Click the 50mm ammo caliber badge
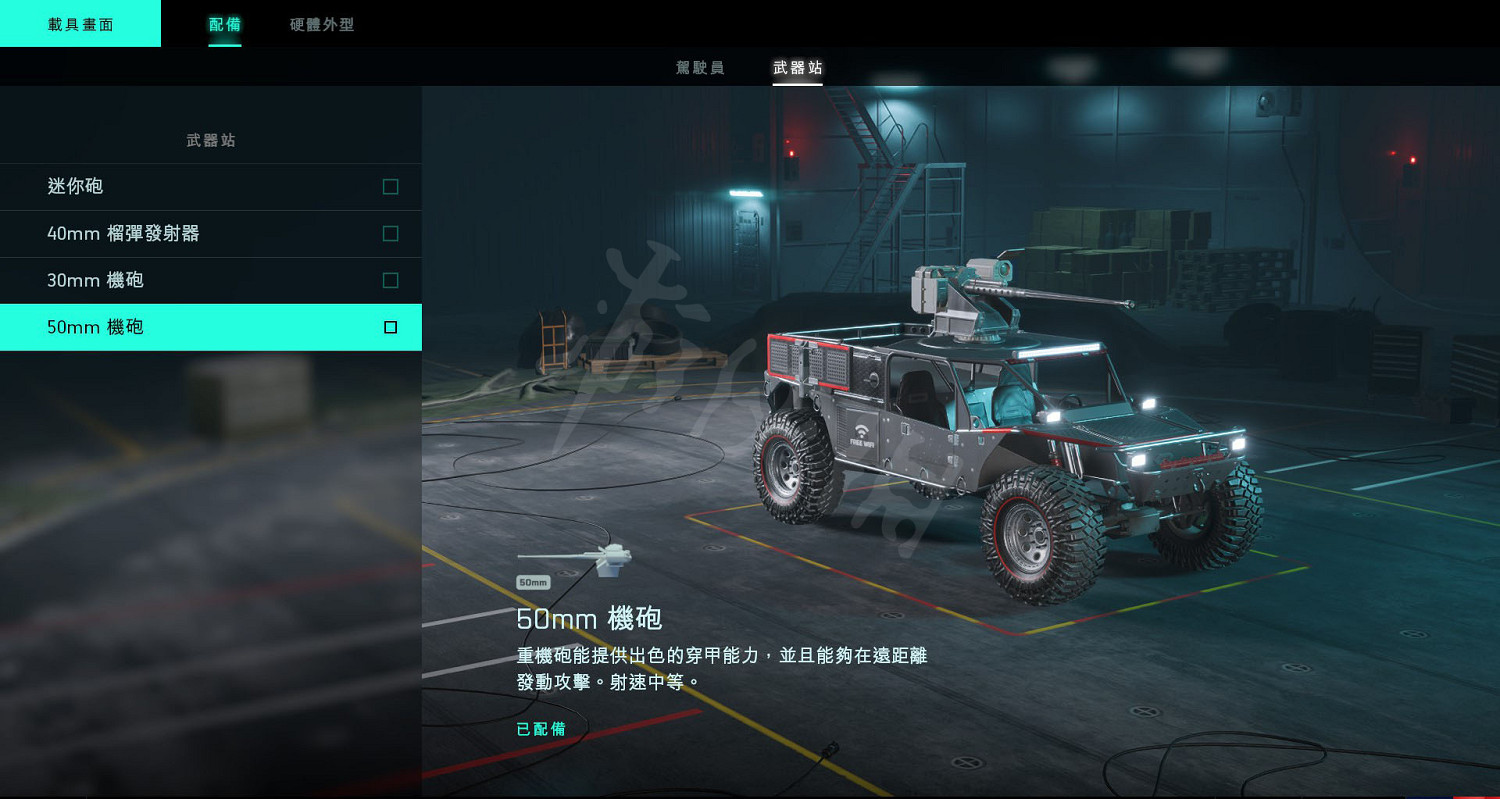This screenshot has width=1500, height=799. (x=532, y=581)
